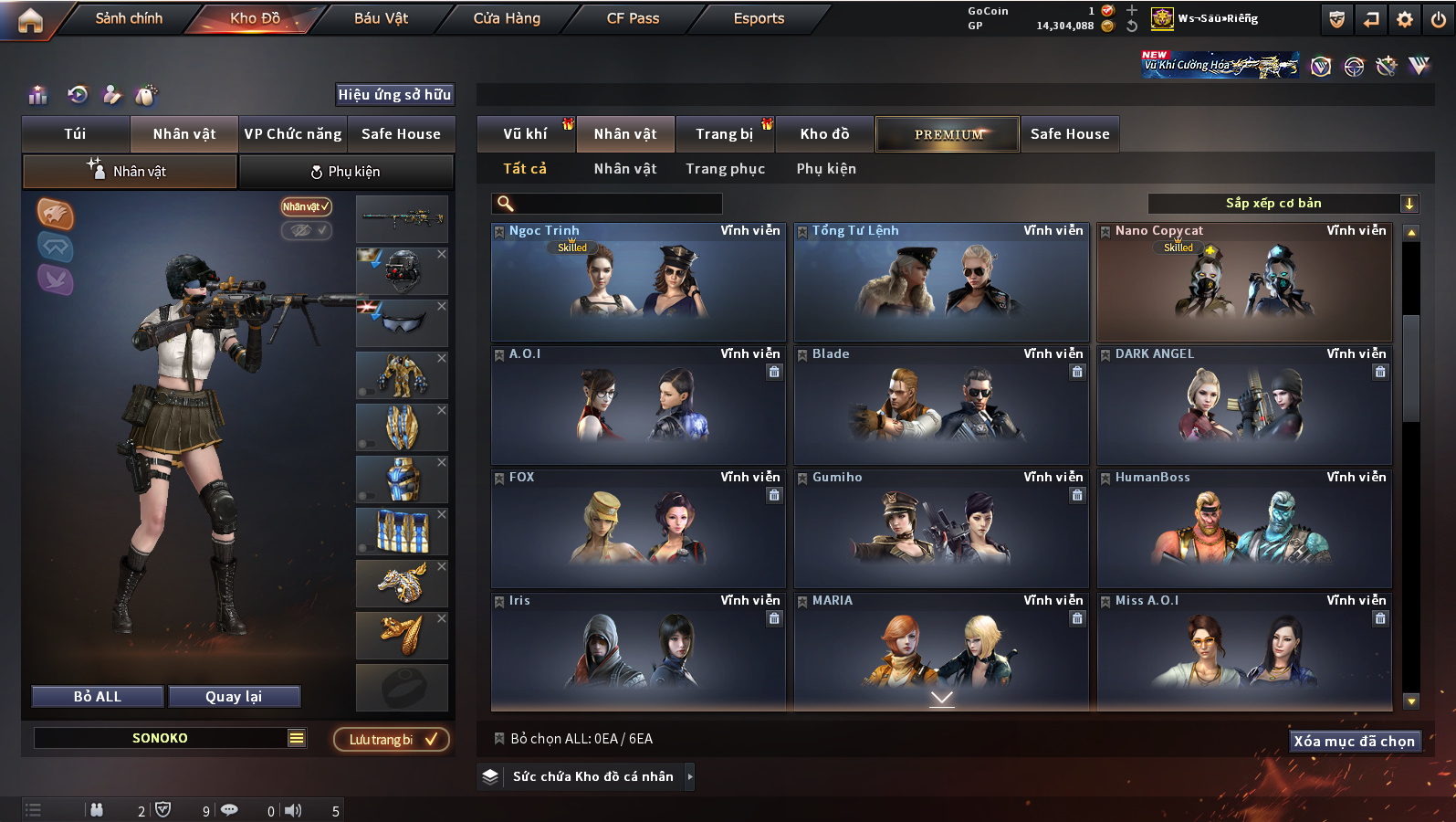Save loadout with Lưu trang bị
Image resolution: width=1456 pixels, height=822 pixels.
coord(392,740)
